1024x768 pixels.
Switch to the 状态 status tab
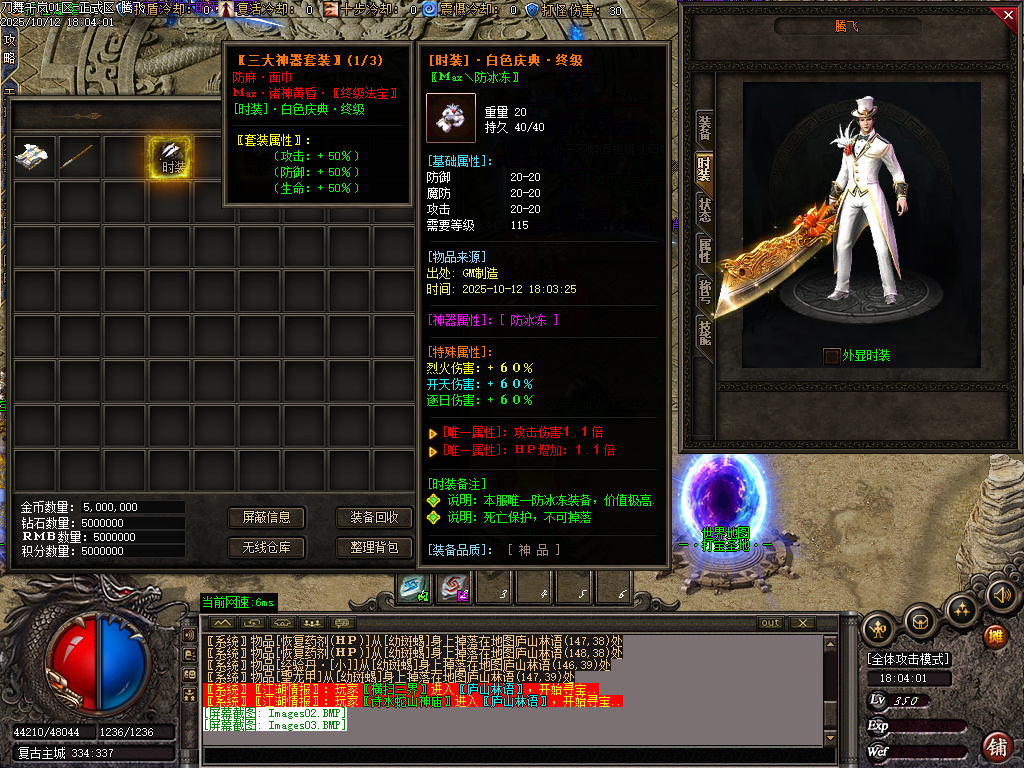tap(705, 210)
